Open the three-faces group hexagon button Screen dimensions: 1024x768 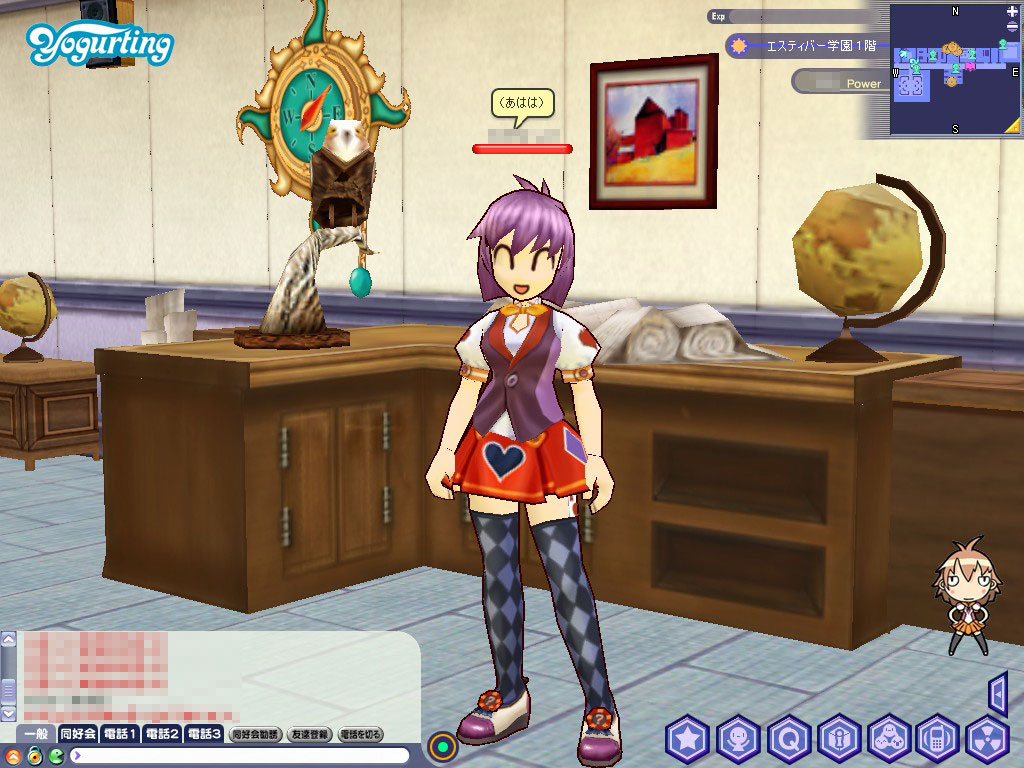pos(888,740)
